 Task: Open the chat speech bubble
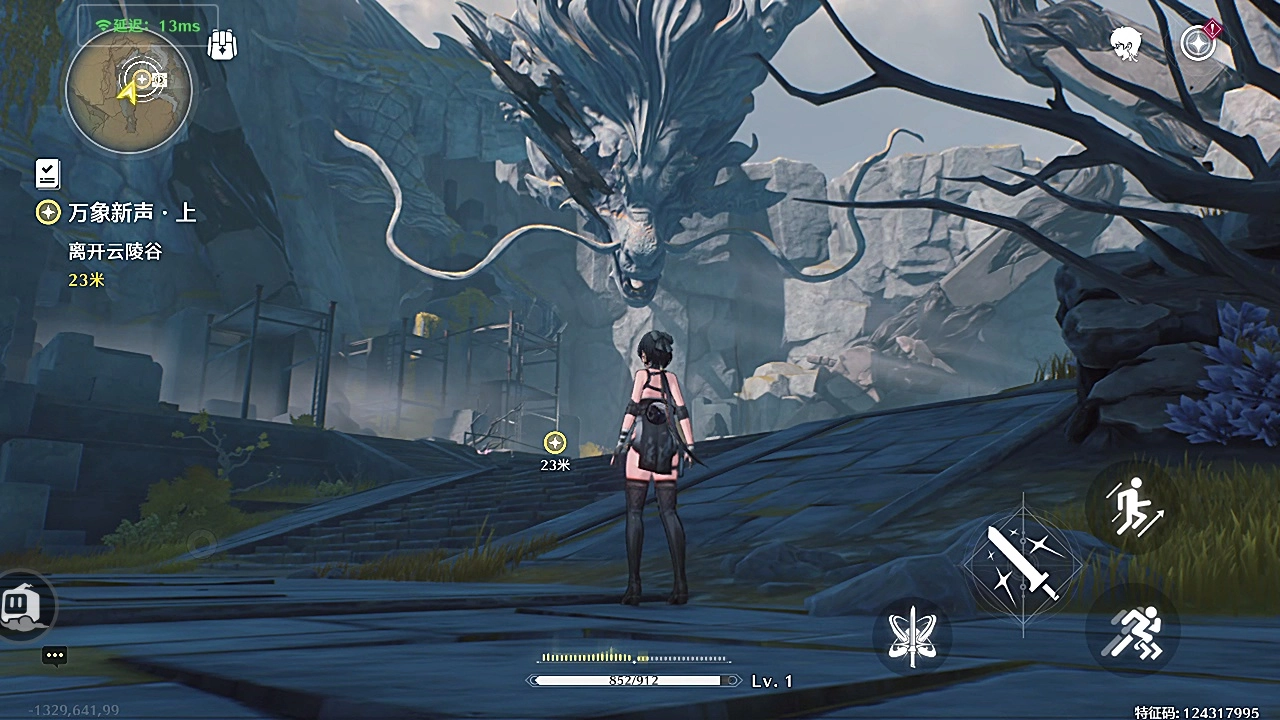pos(55,657)
